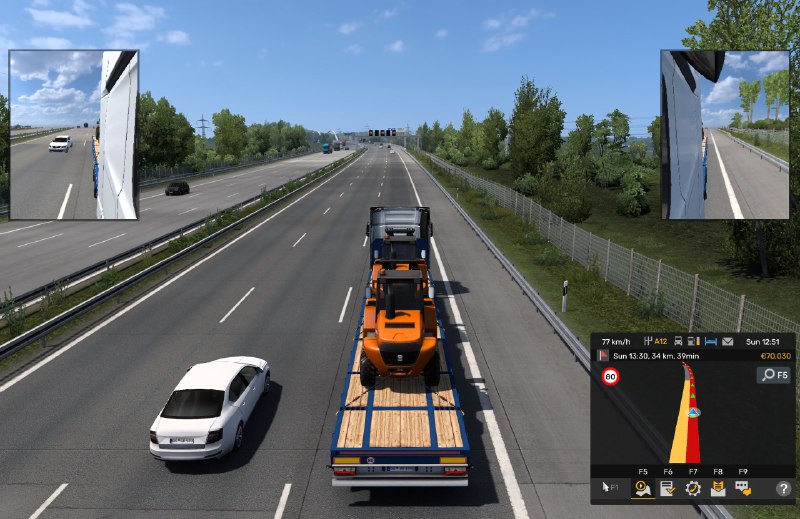Open the chat messages tab
Screen dimensions: 800x519
coord(743,488)
